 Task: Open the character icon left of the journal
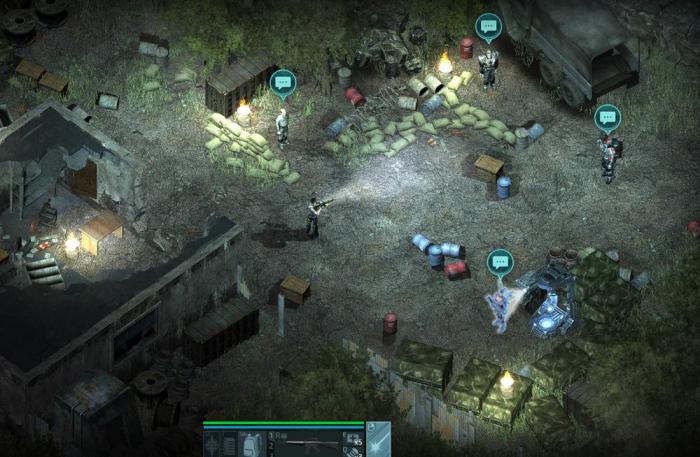coord(211,444)
